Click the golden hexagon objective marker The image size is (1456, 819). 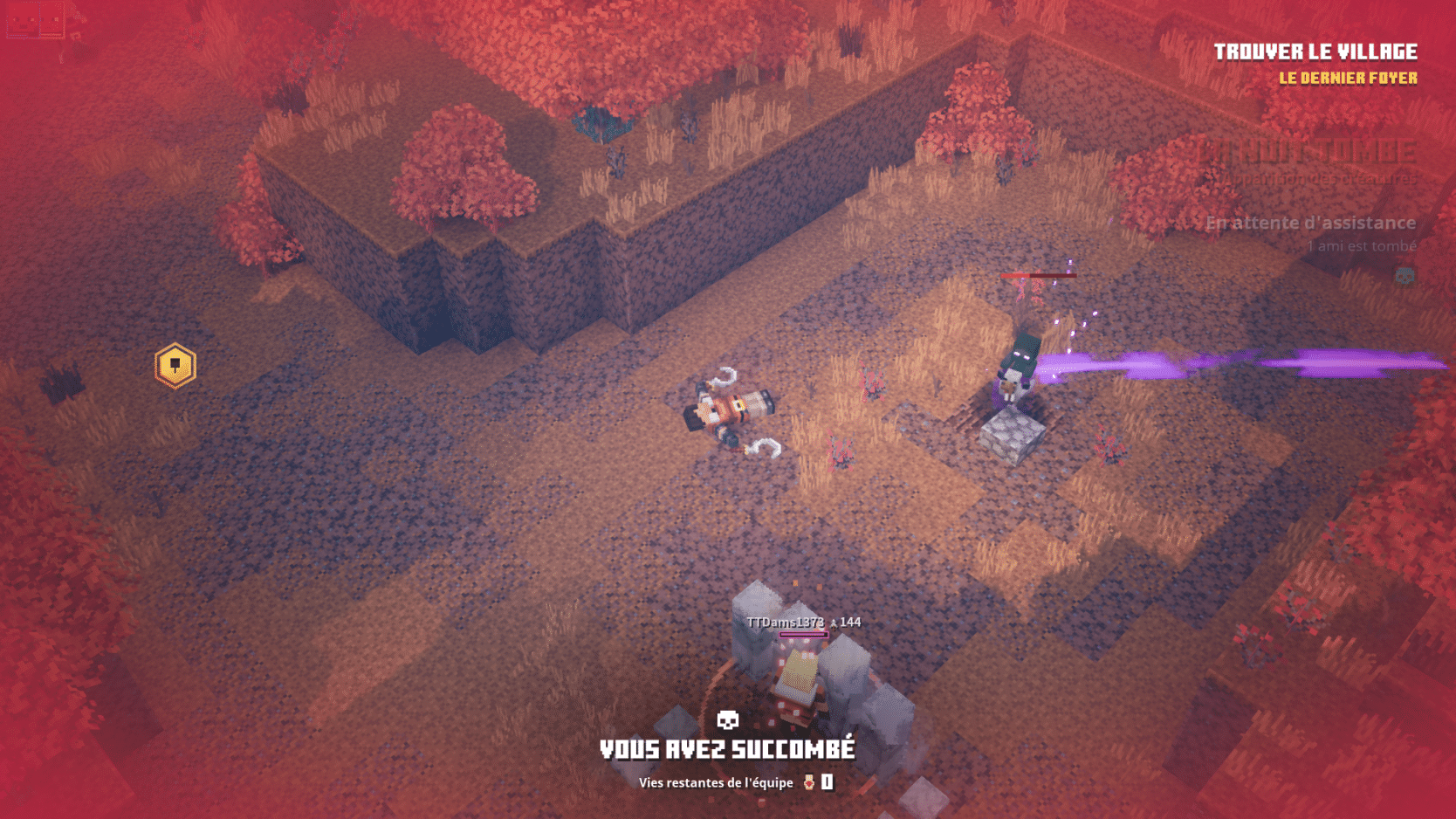pyautogui.click(x=175, y=365)
